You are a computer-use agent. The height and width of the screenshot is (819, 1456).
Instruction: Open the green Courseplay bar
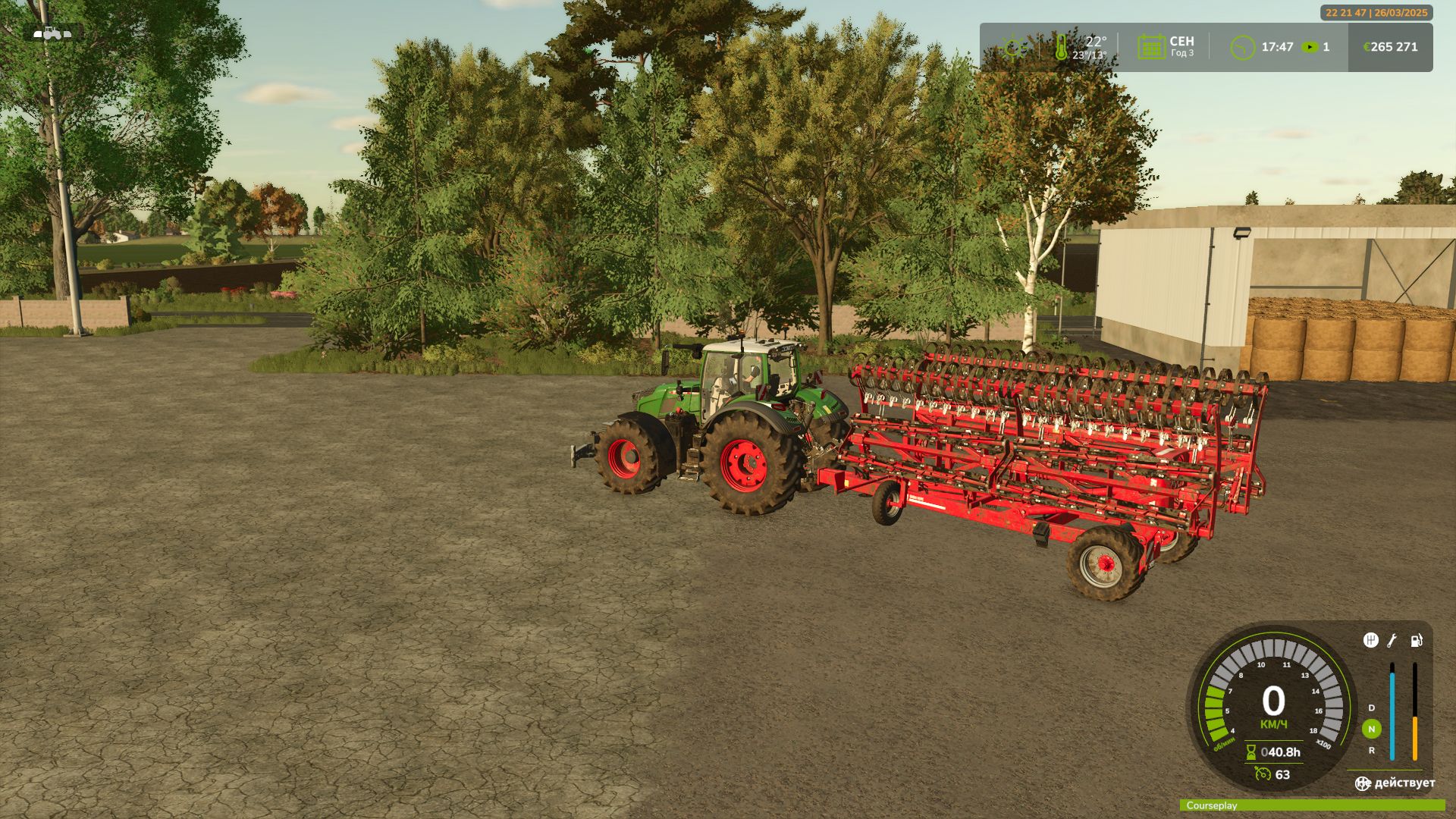coord(1312,805)
